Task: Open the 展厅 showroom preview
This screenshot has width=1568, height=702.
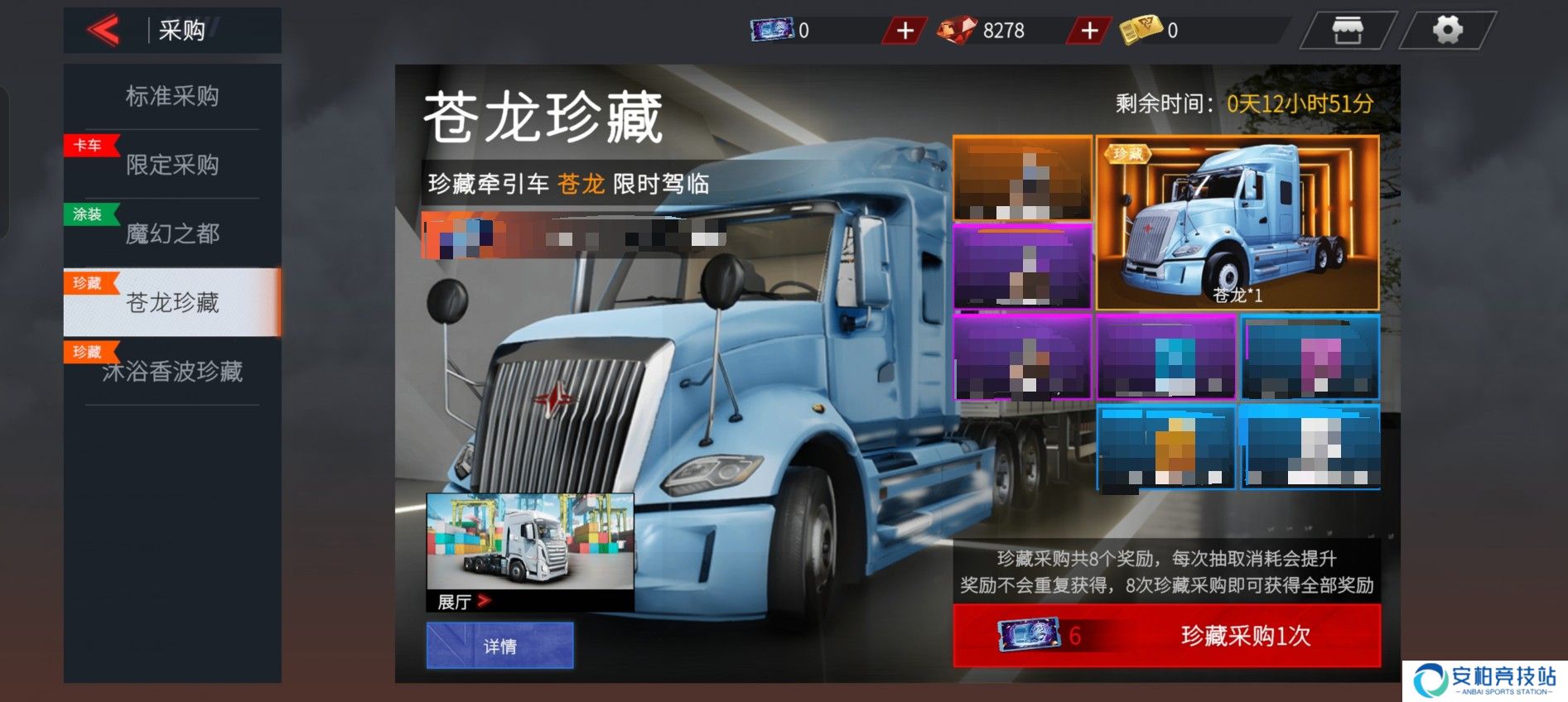Action: 530,552
